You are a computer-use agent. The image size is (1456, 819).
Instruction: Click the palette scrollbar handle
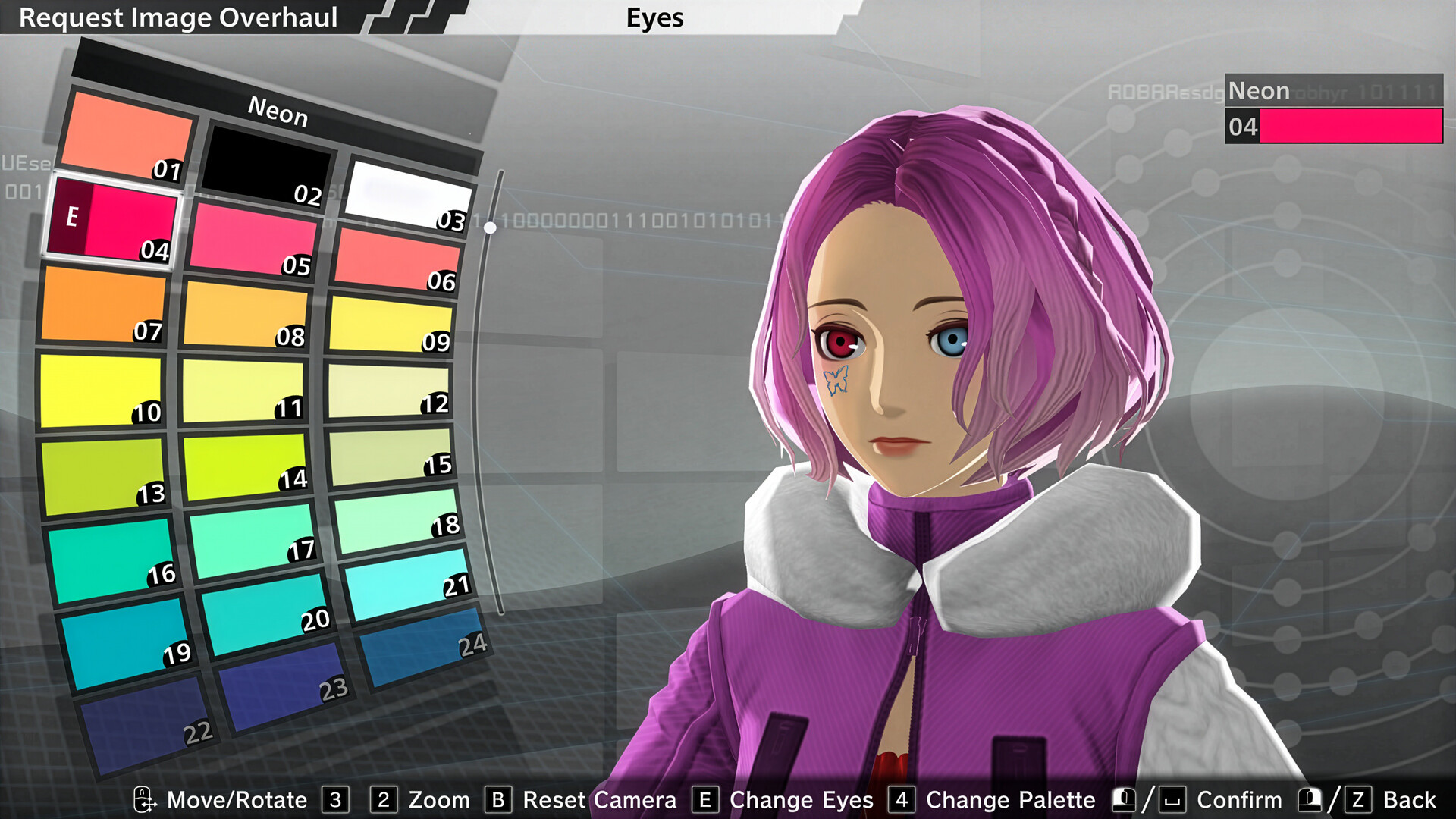[491, 227]
